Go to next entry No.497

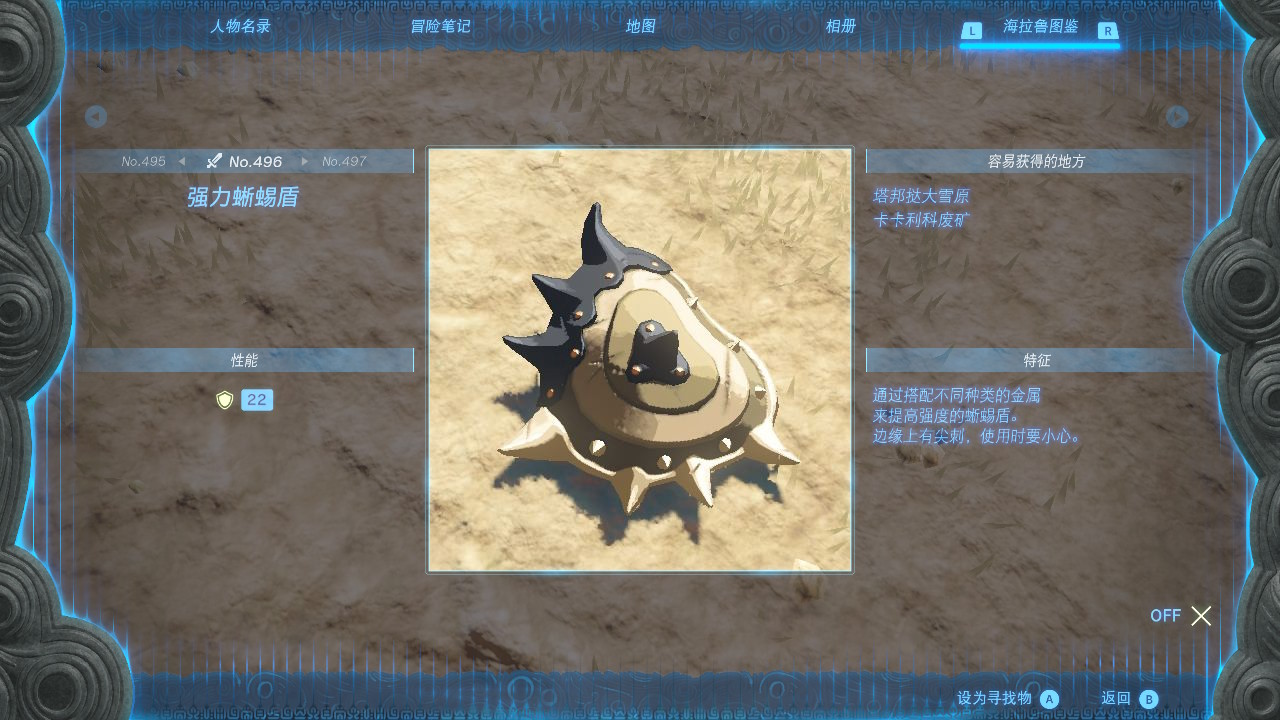point(343,161)
